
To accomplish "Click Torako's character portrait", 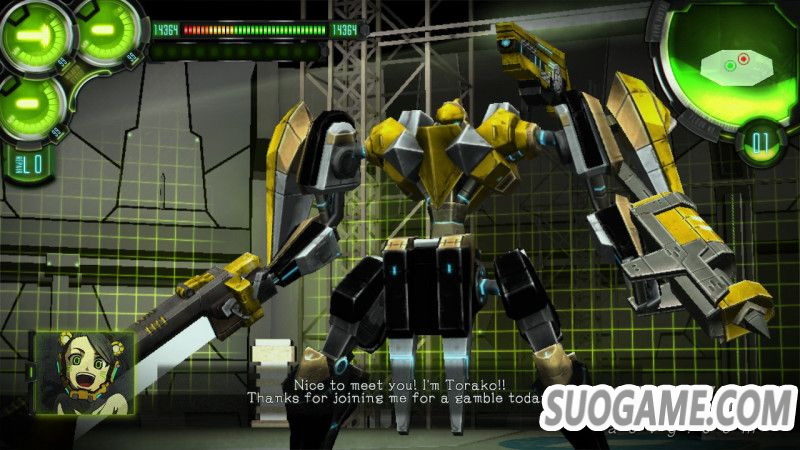I will [x=85, y=372].
